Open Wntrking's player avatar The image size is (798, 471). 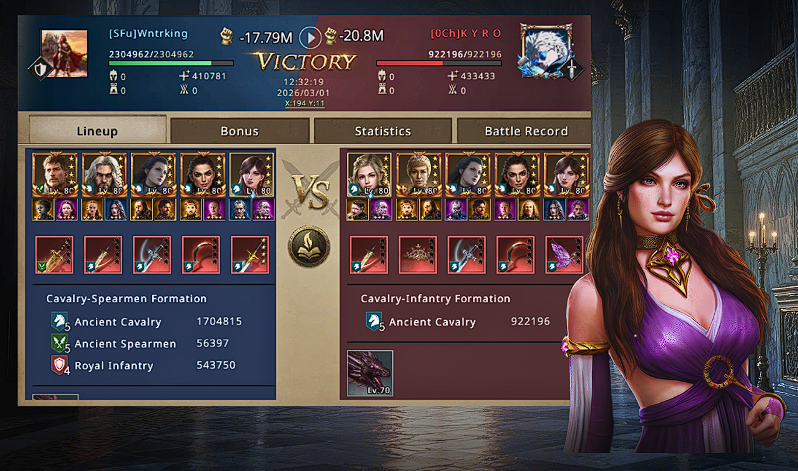64,51
